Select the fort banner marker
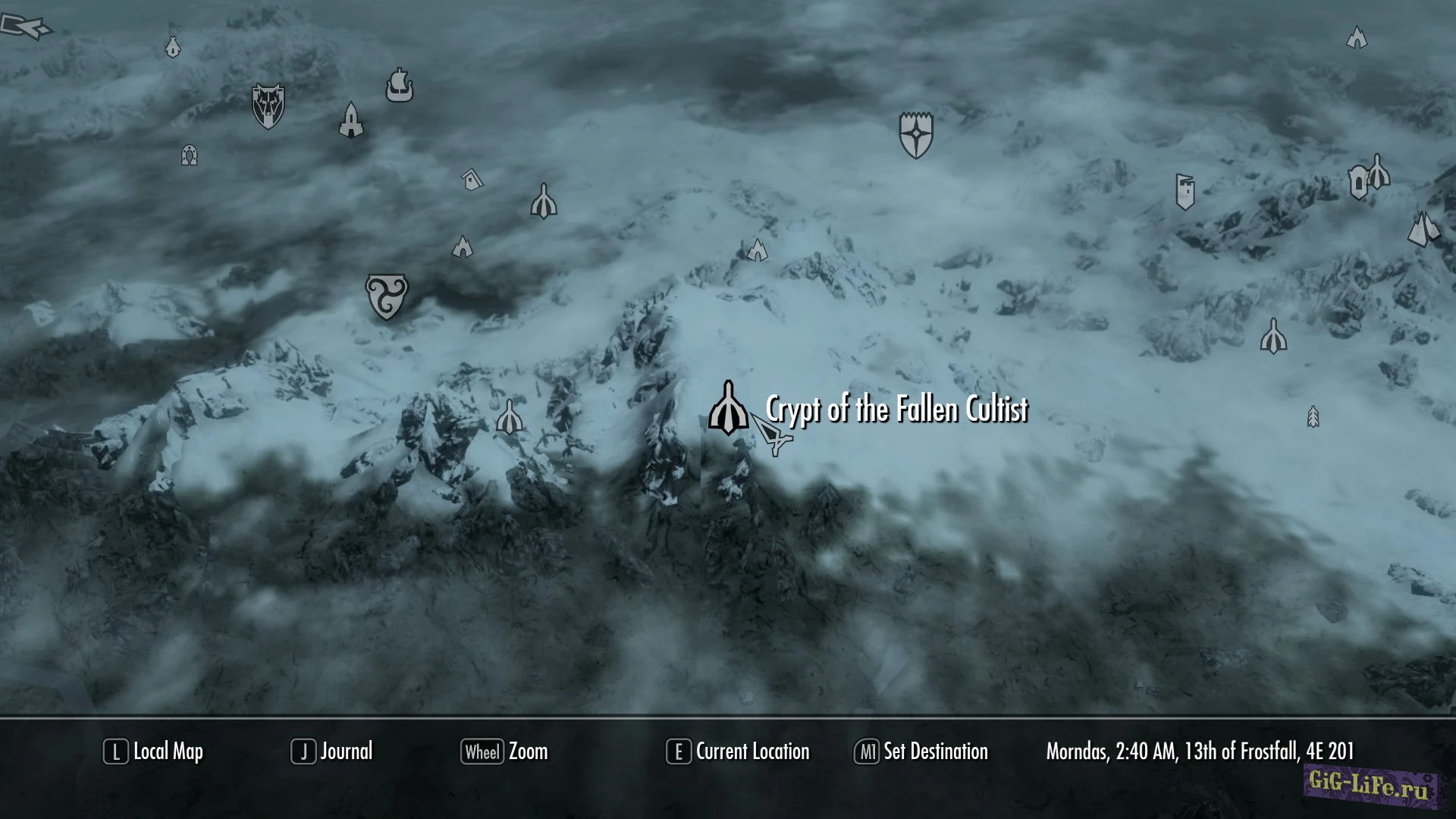This screenshot has width=1456, height=819. (x=1185, y=191)
